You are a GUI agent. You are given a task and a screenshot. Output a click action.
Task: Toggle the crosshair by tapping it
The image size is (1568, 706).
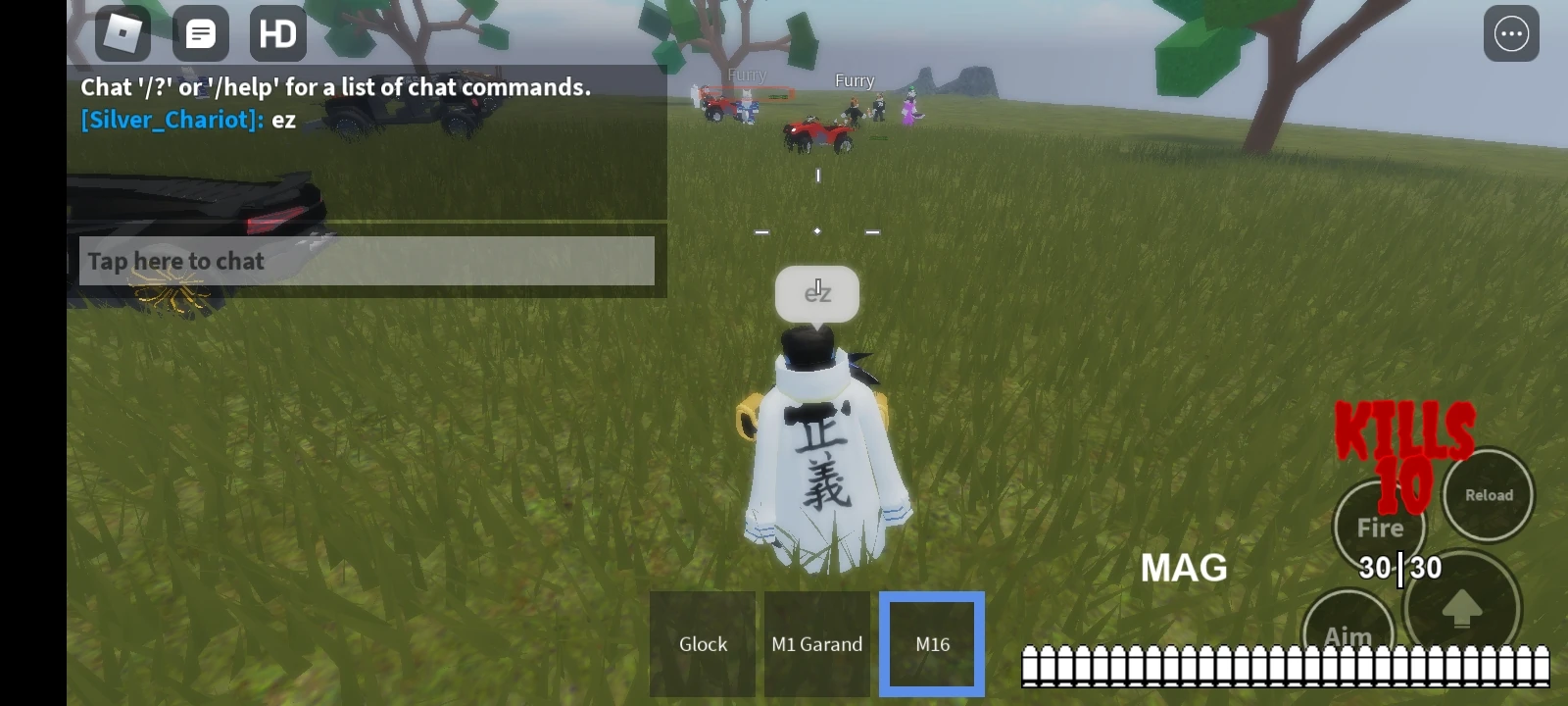point(816,232)
